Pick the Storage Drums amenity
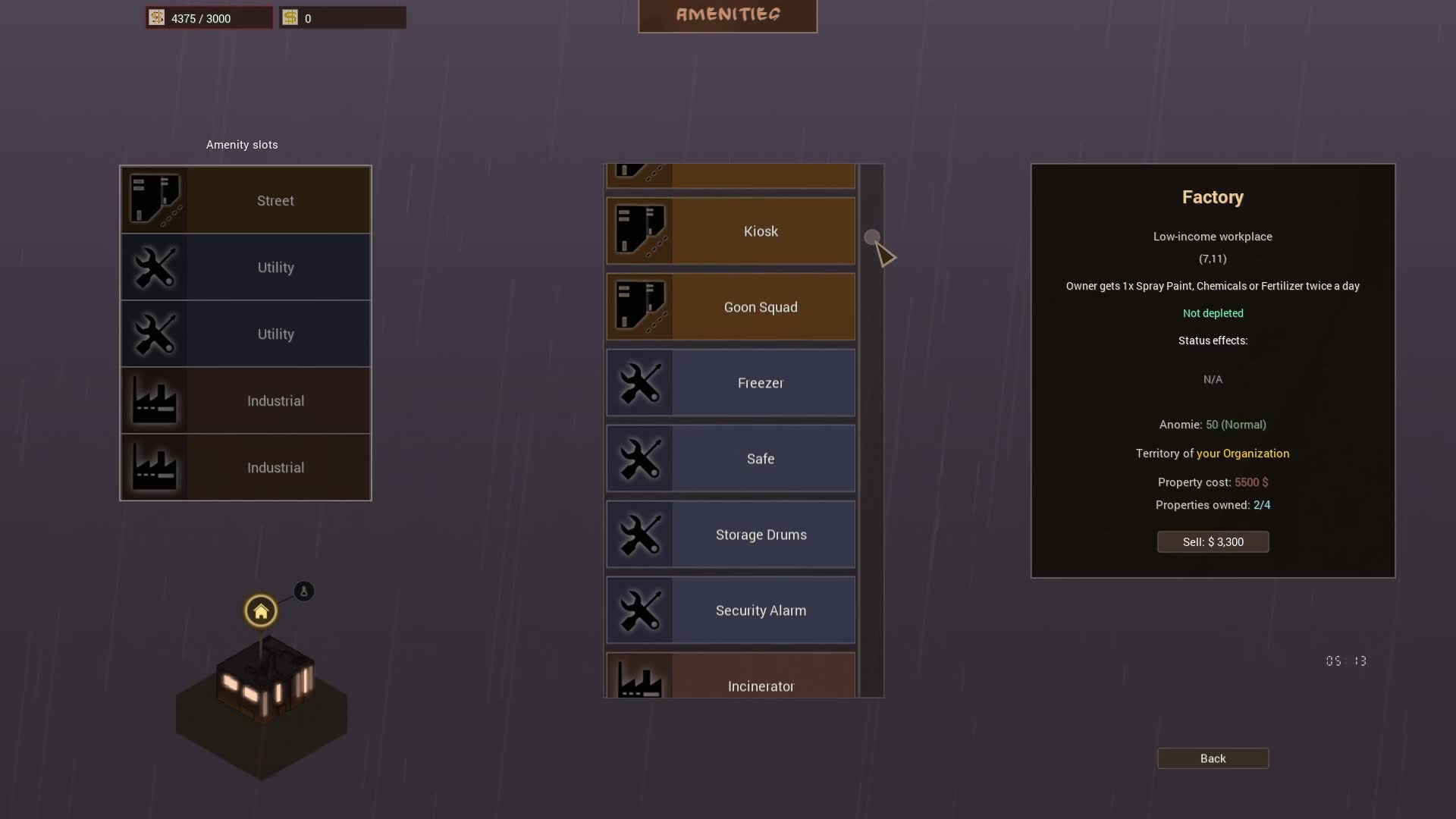This screenshot has height=819, width=1456. click(x=760, y=534)
